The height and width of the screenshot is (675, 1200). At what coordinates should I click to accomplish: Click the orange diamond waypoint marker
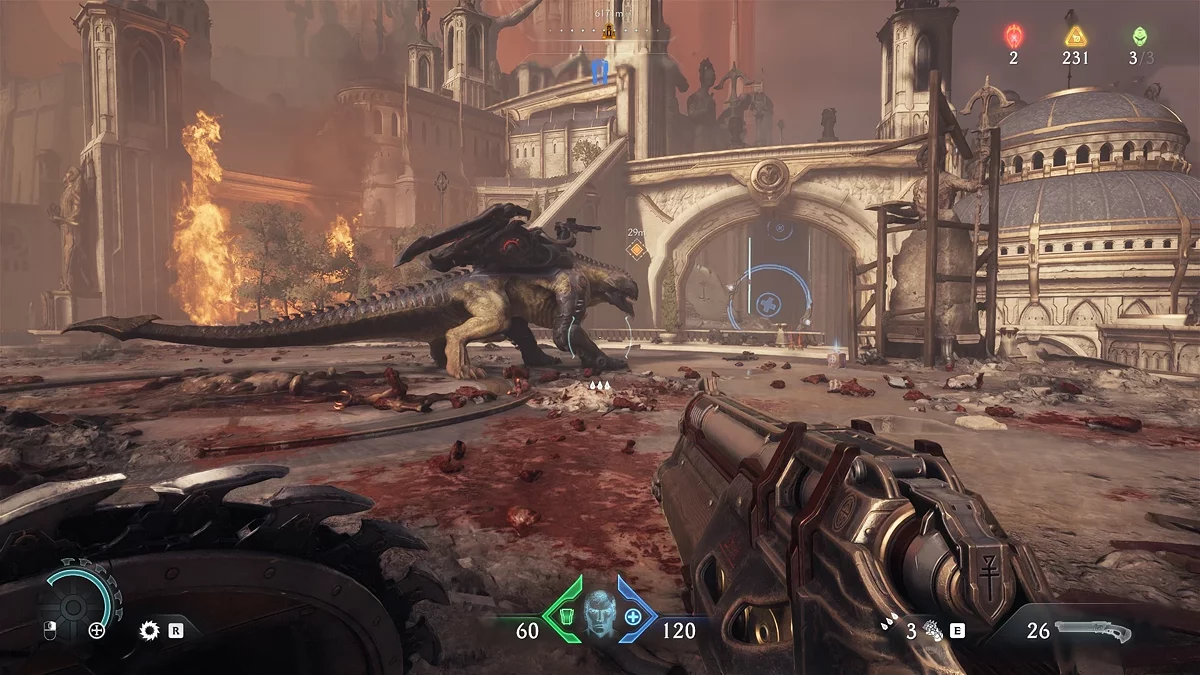tap(634, 250)
